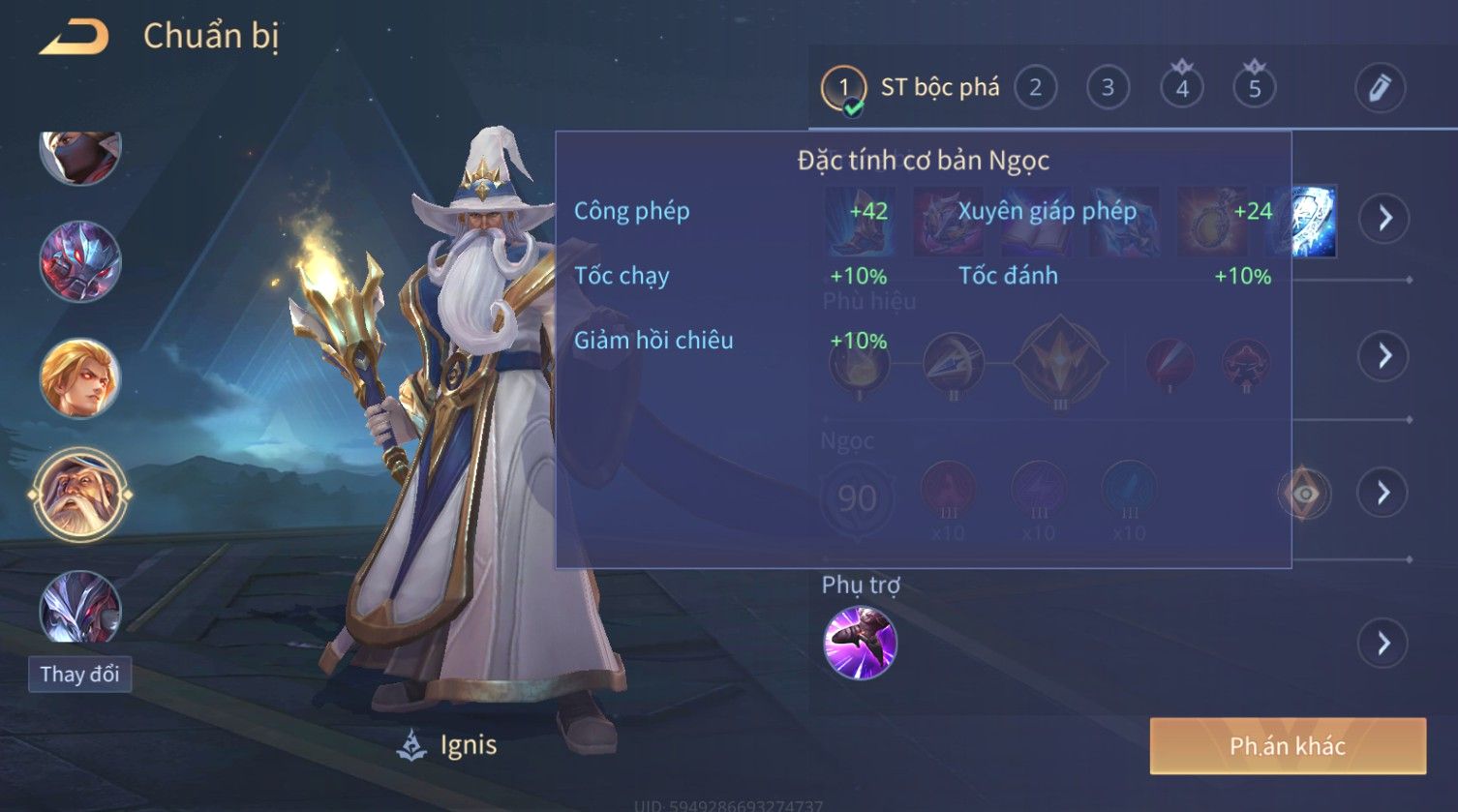Open Phù hiệu section arrow
The image size is (1458, 812).
click(1384, 356)
